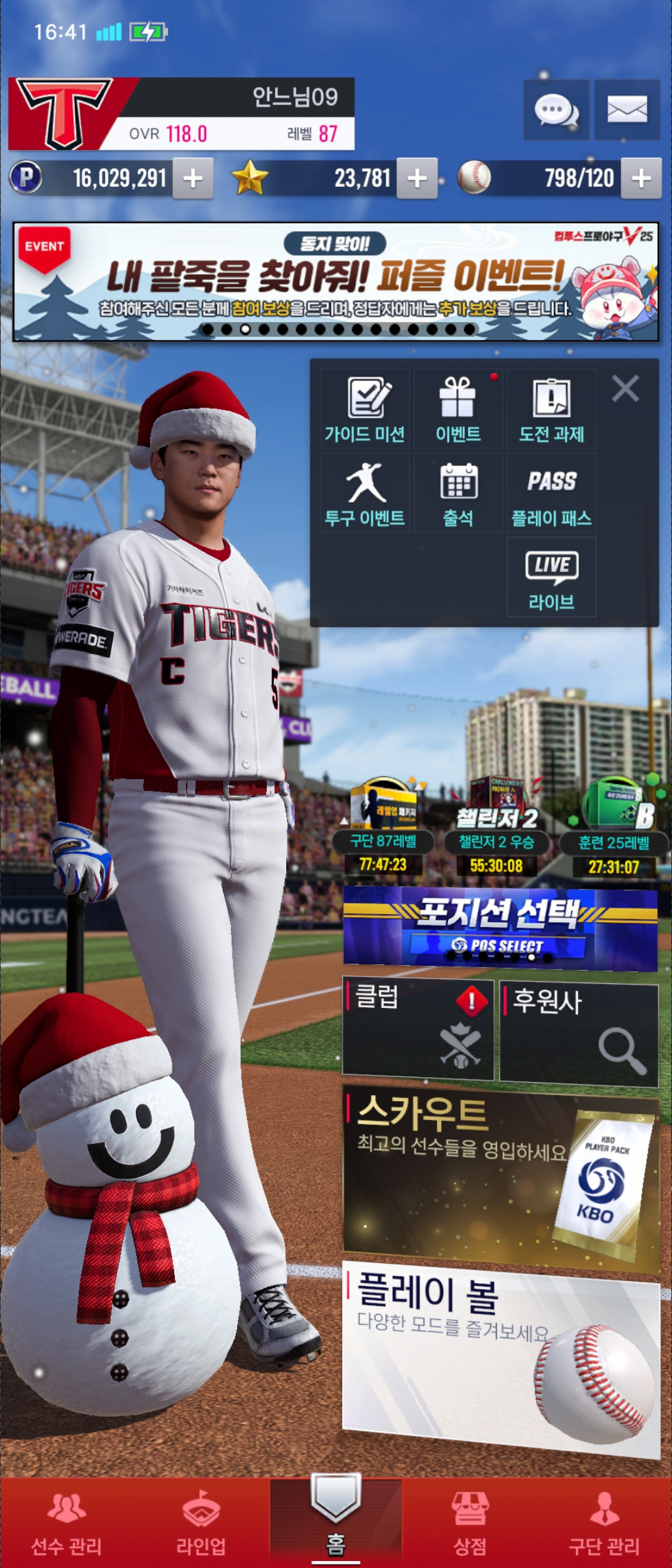The height and width of the screenshot is (1568, 672).
Task: Open 스카우트 scout player pack
Action: (501, 1178)
